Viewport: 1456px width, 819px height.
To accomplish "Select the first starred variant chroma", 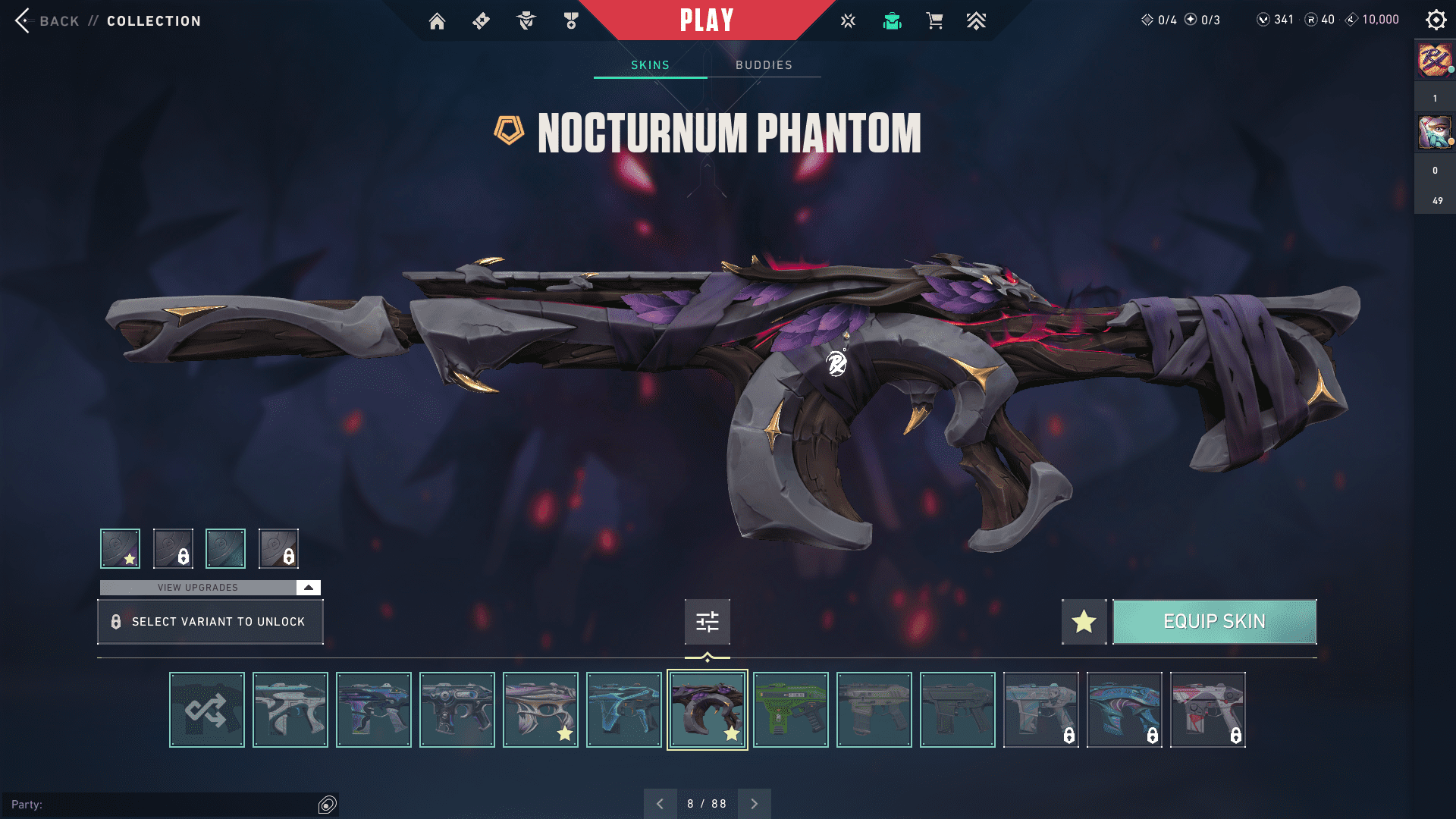I will point(120,548).
